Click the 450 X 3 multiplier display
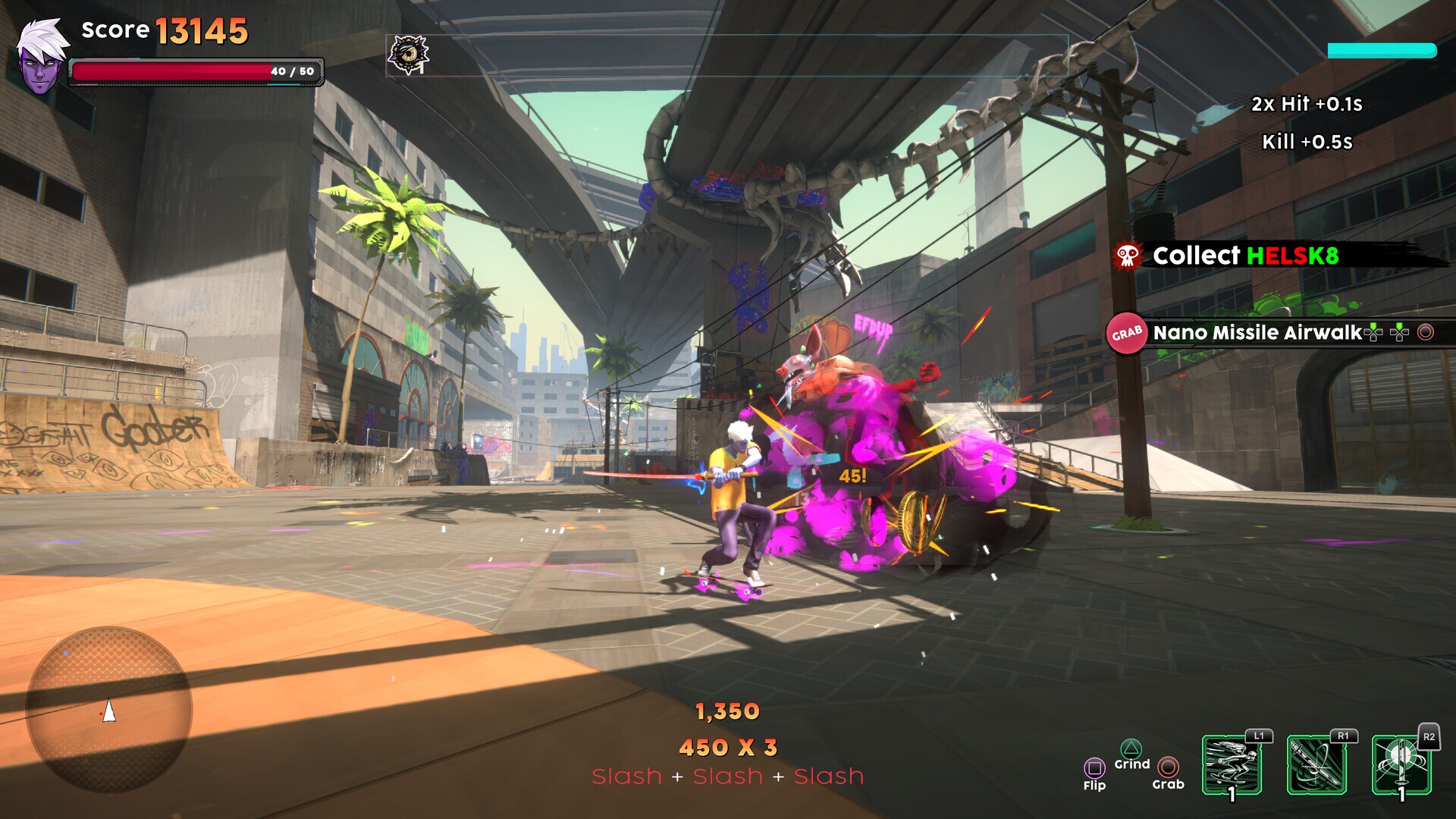The height and width of the screenshot is (819, 1456). click(x=728, y=747)
